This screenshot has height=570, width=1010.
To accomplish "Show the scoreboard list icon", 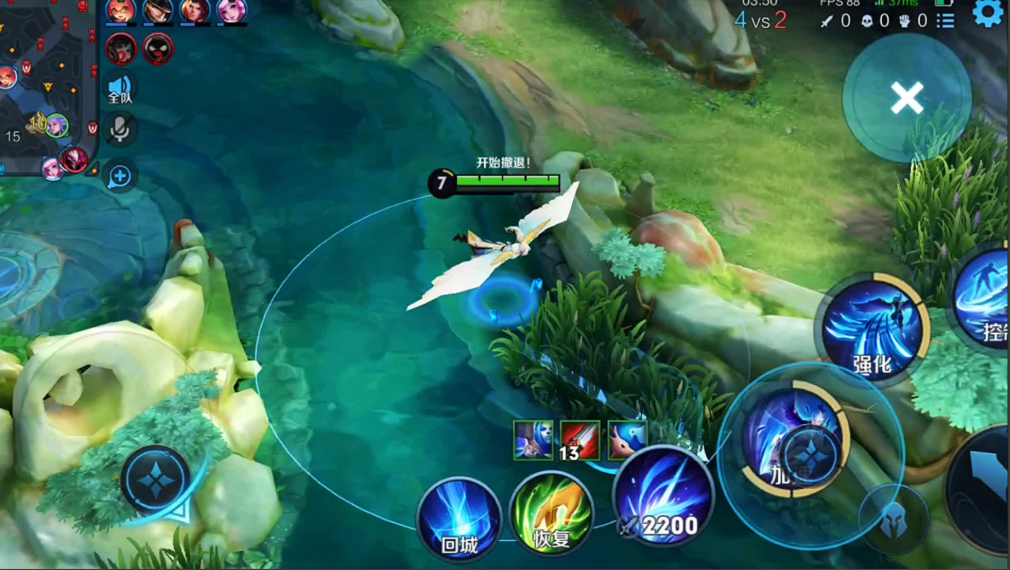I will click(946, 20).
